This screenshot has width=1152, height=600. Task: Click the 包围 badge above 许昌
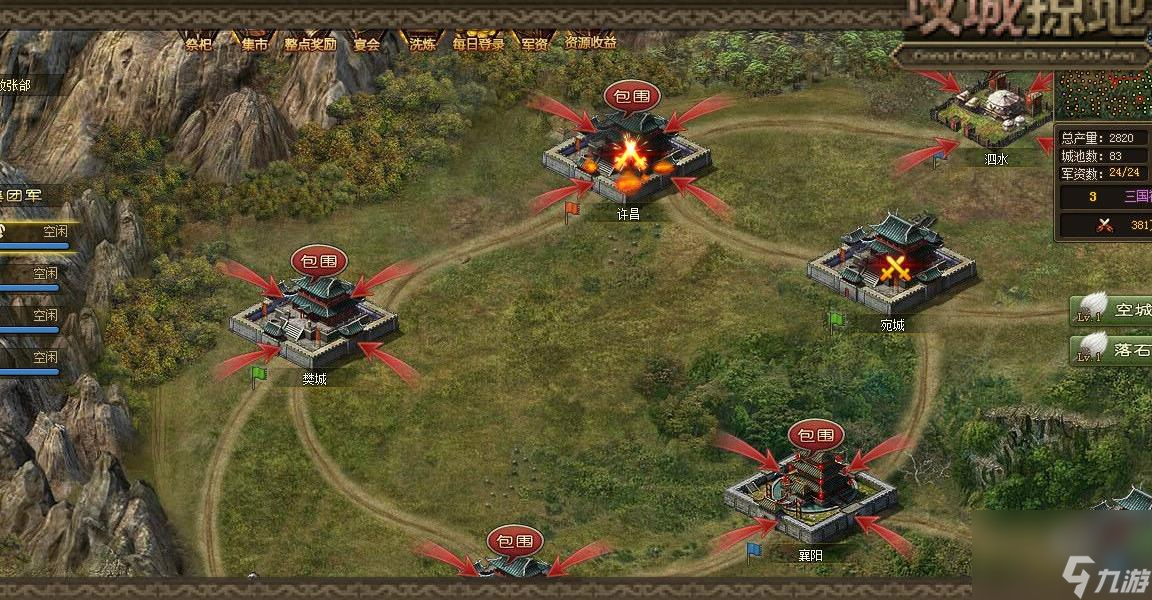633,97
